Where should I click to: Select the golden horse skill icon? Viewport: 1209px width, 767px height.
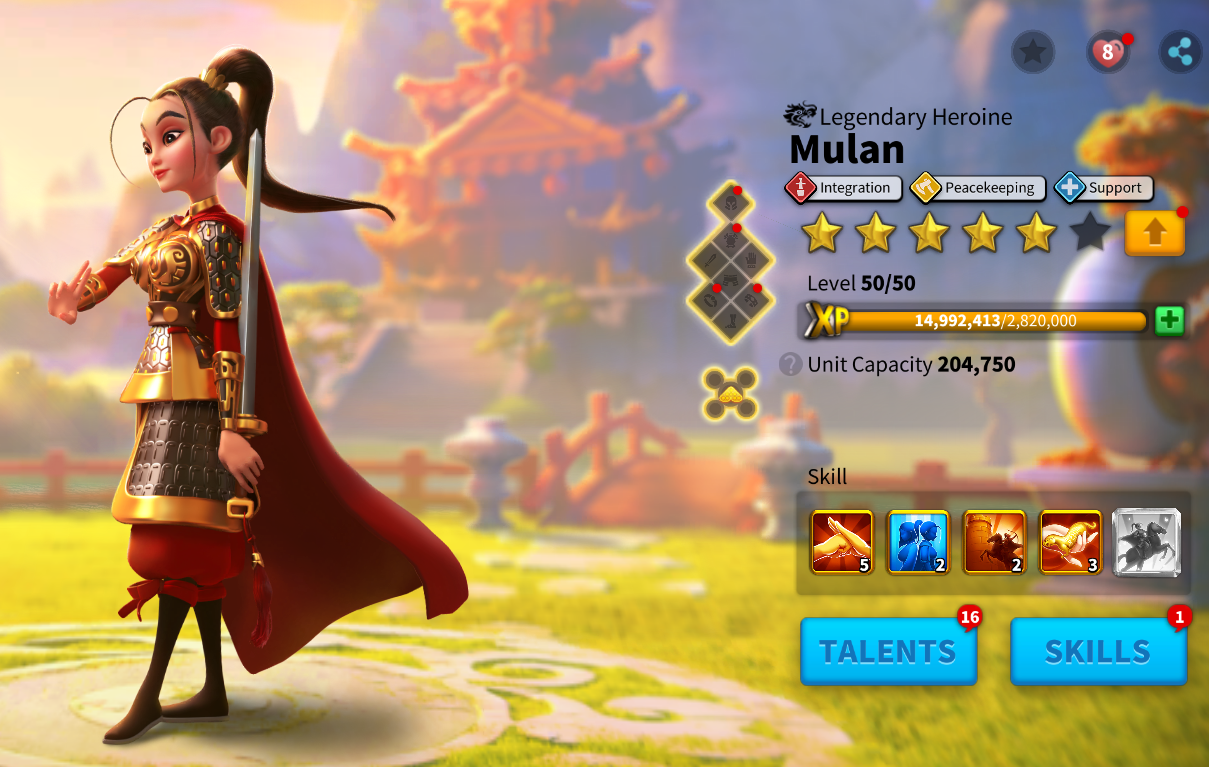(x=1070, y=542)
